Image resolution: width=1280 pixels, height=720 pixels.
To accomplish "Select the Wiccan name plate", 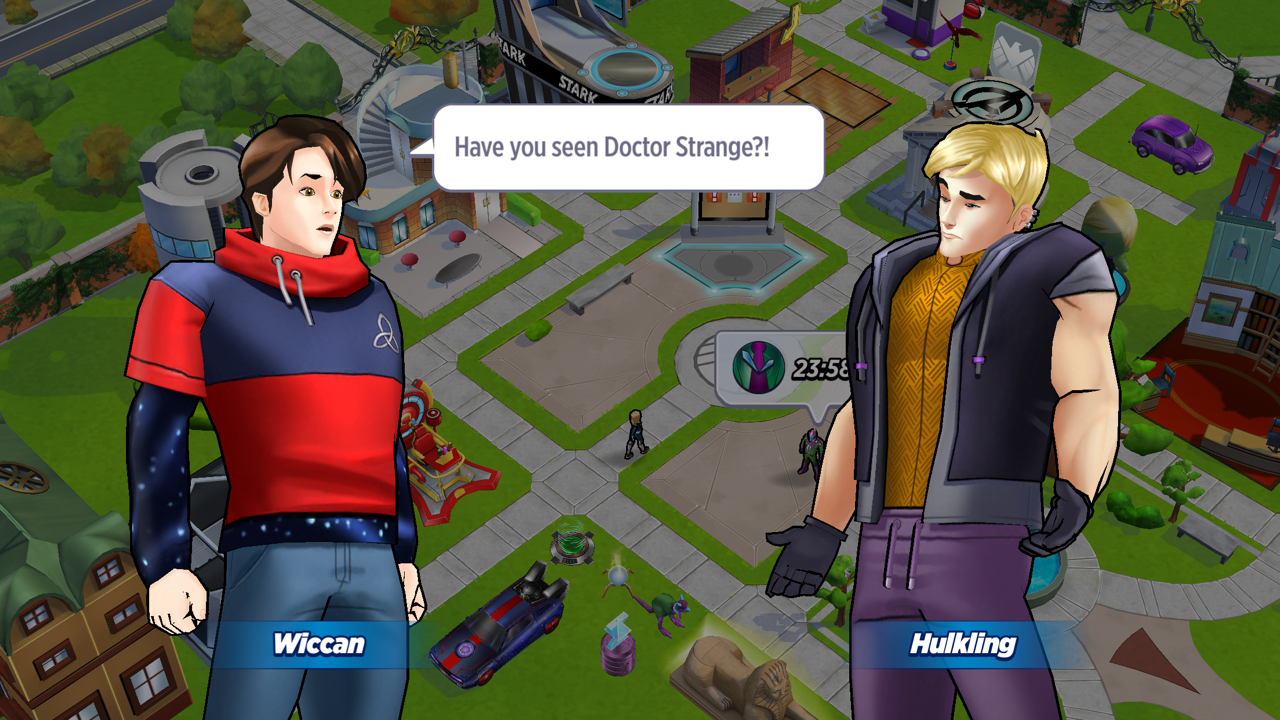I will pyautogui.click(x=318, y=644).
